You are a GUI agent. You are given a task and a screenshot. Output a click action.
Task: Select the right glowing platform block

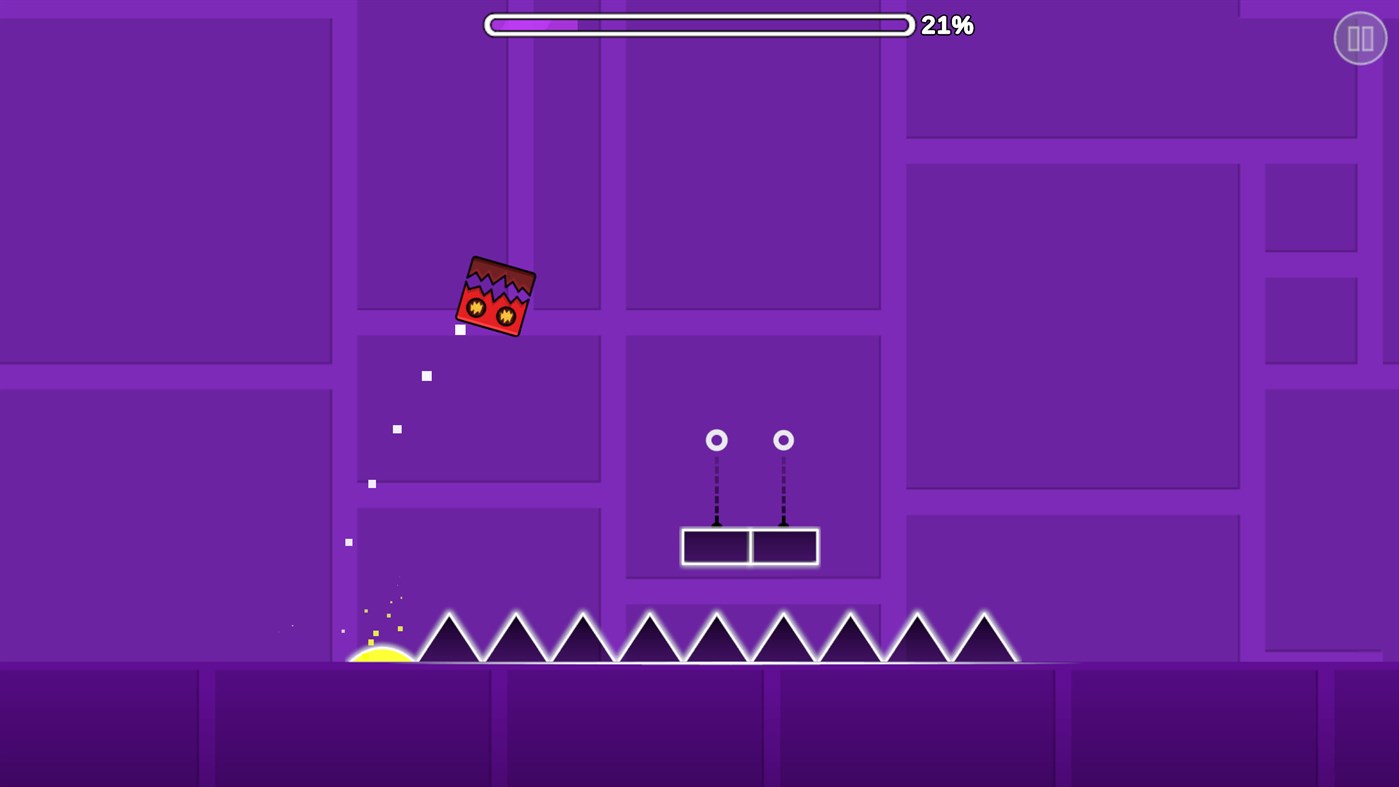tap(785, 547)
